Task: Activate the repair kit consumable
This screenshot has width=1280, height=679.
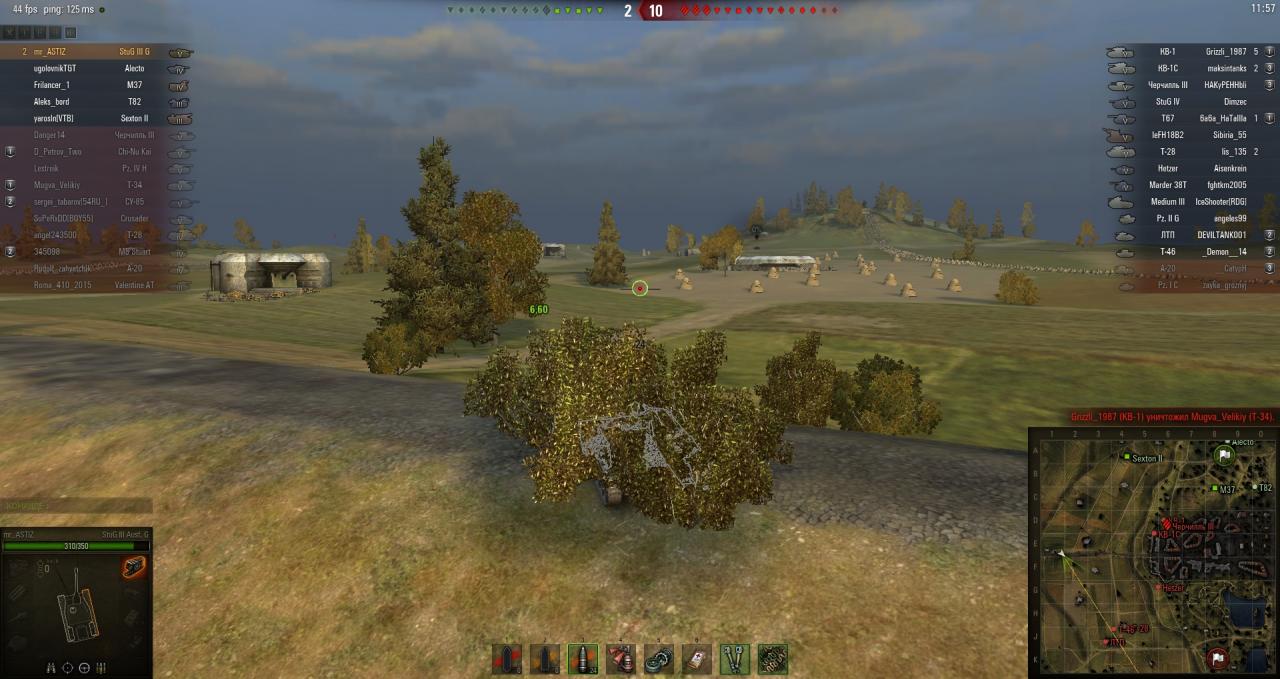Action: [x=658, y=659]
